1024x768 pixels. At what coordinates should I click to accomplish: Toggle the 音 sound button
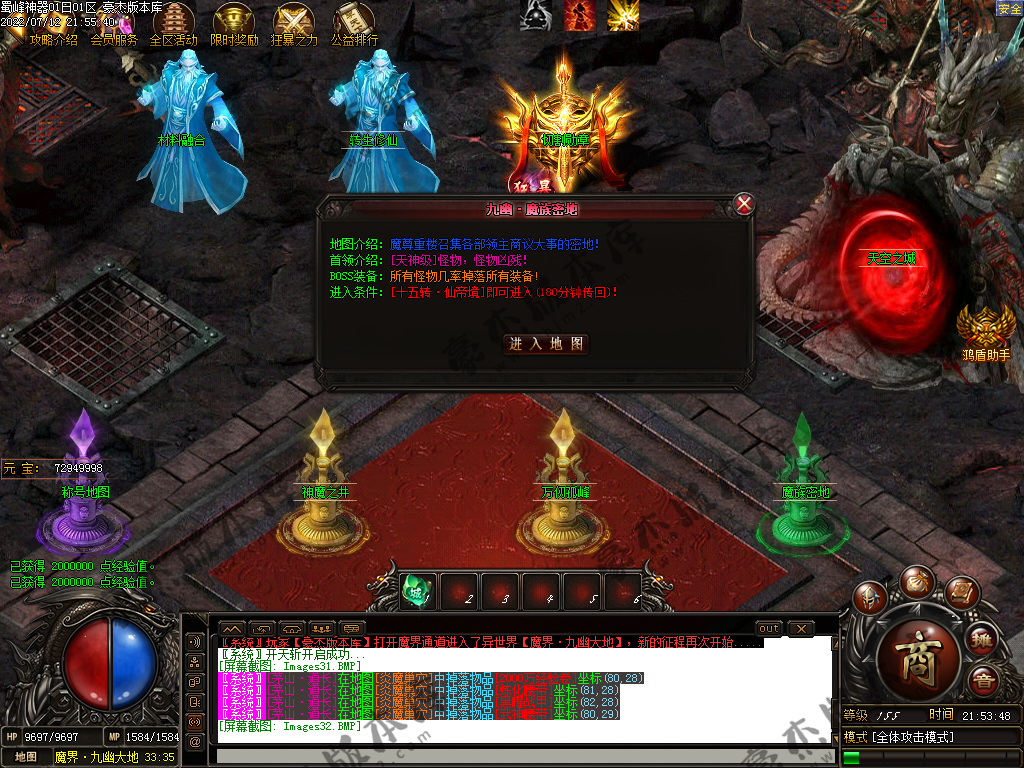(x=983, y=682)
